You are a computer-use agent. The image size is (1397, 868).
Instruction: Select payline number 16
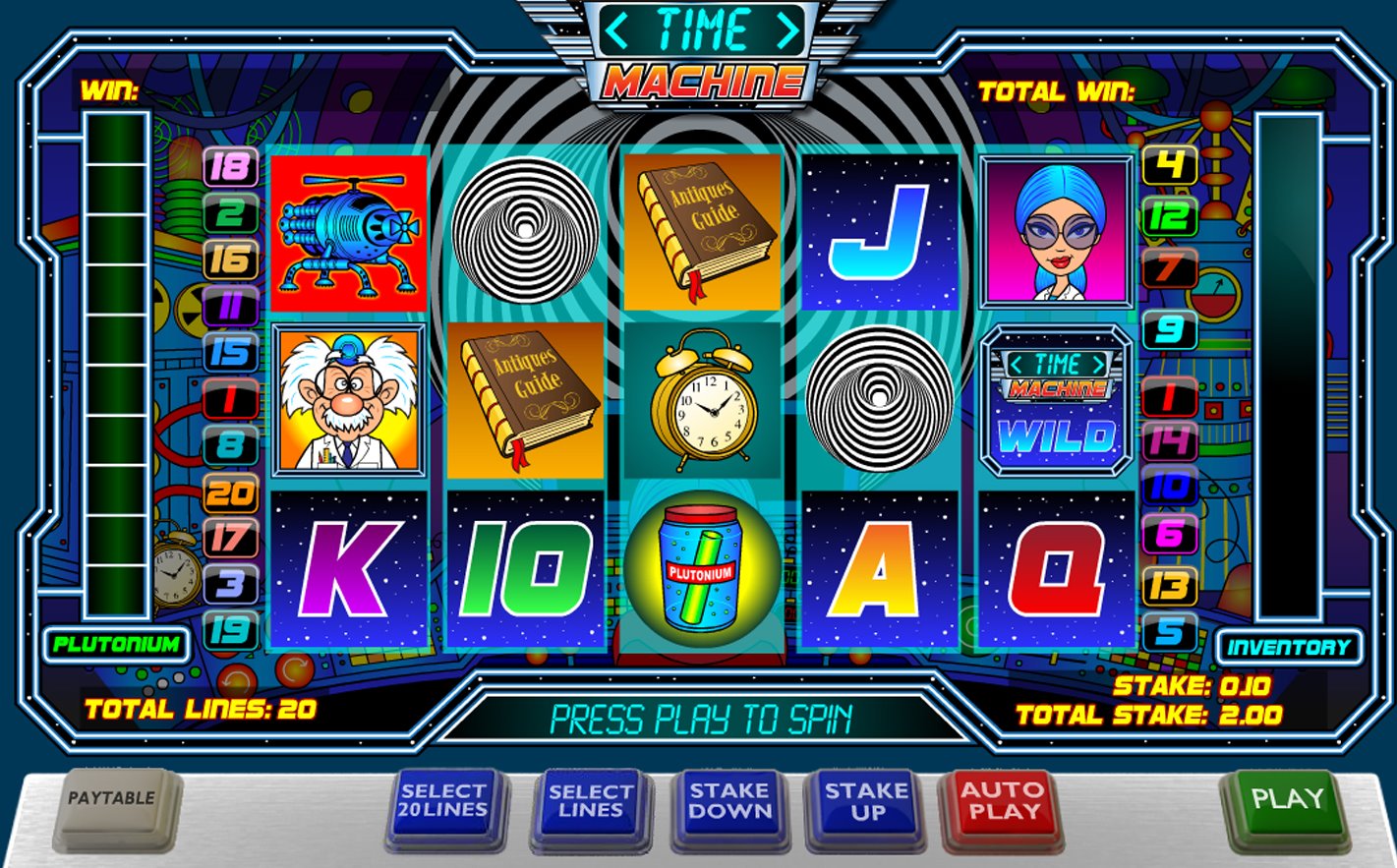tap(230, 260)
